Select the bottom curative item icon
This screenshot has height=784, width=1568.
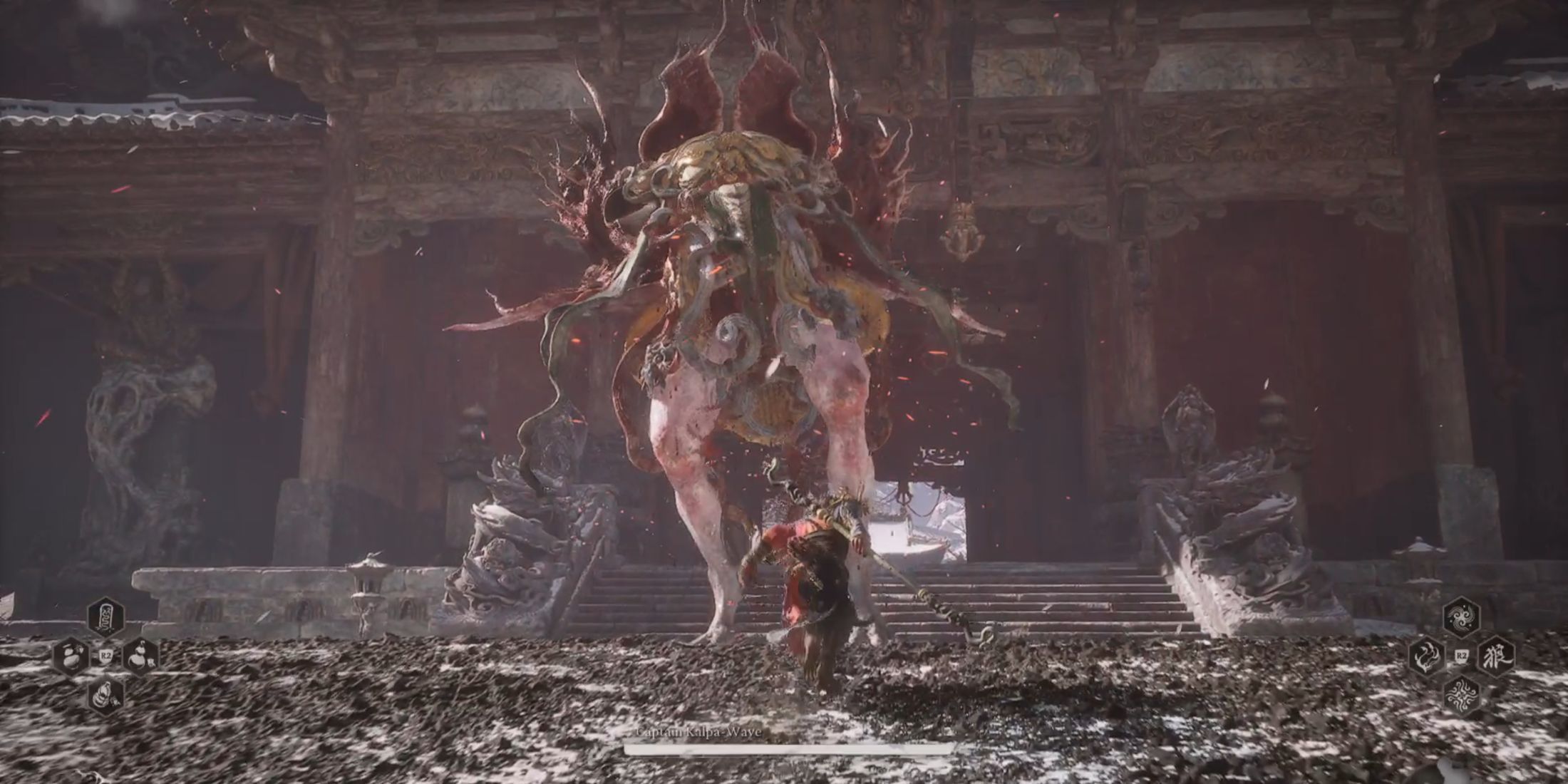pos(105,695)
